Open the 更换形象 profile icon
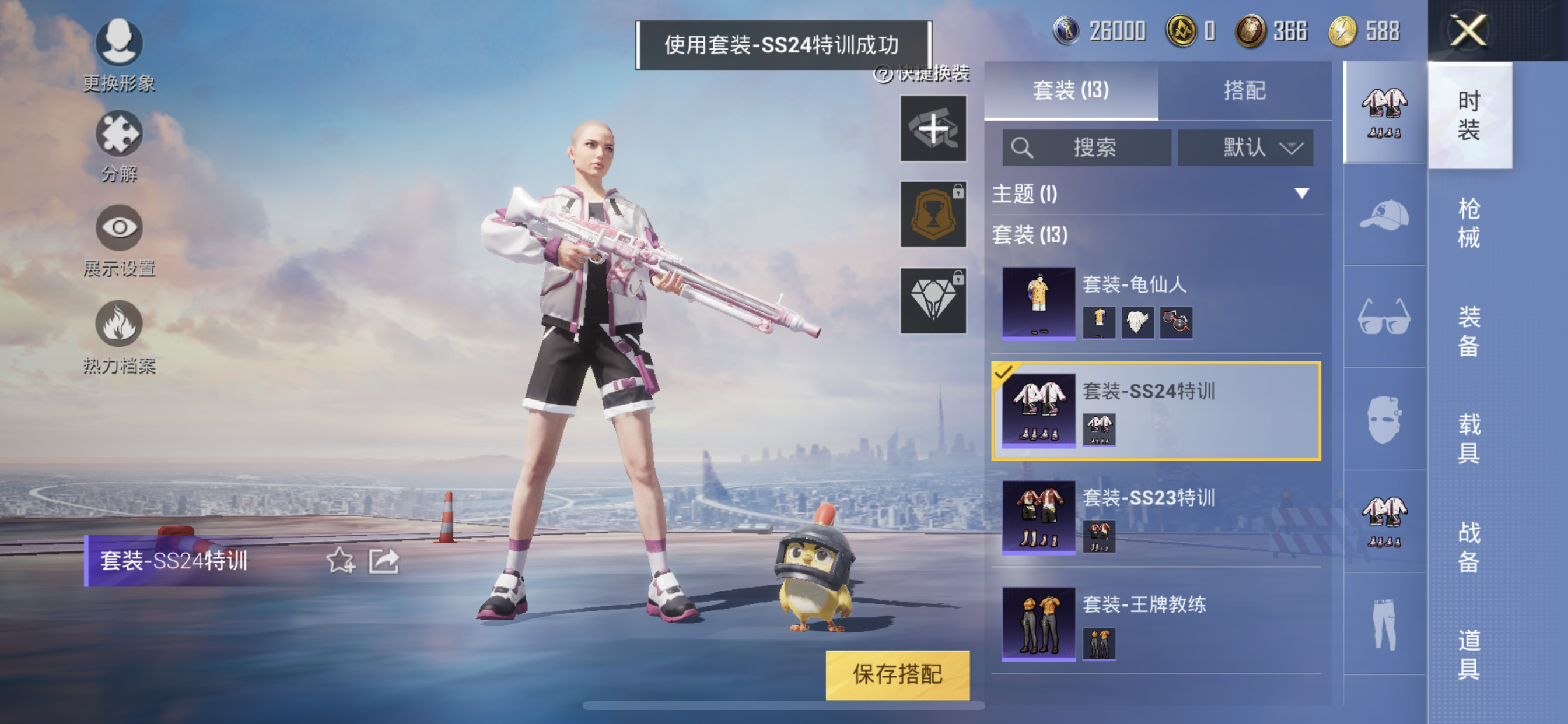The image size is (1568, 724). [120, 43]
